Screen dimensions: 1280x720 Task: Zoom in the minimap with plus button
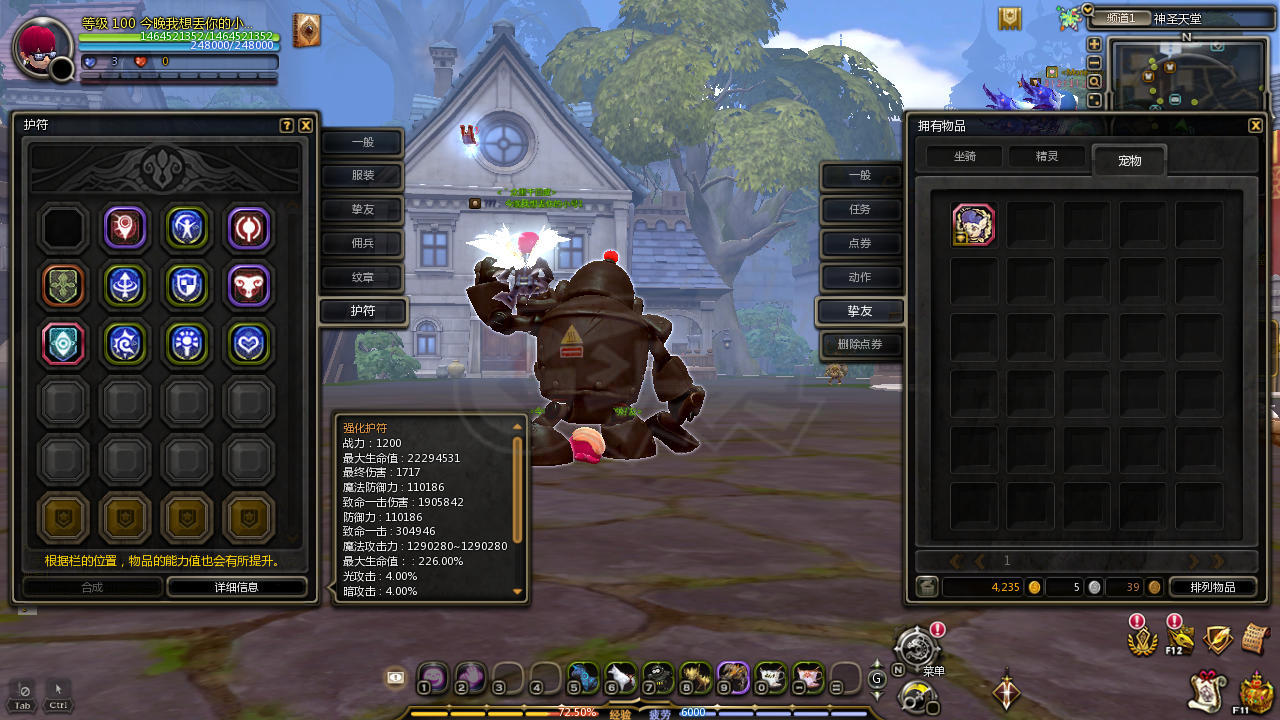tap(1094, 44)
